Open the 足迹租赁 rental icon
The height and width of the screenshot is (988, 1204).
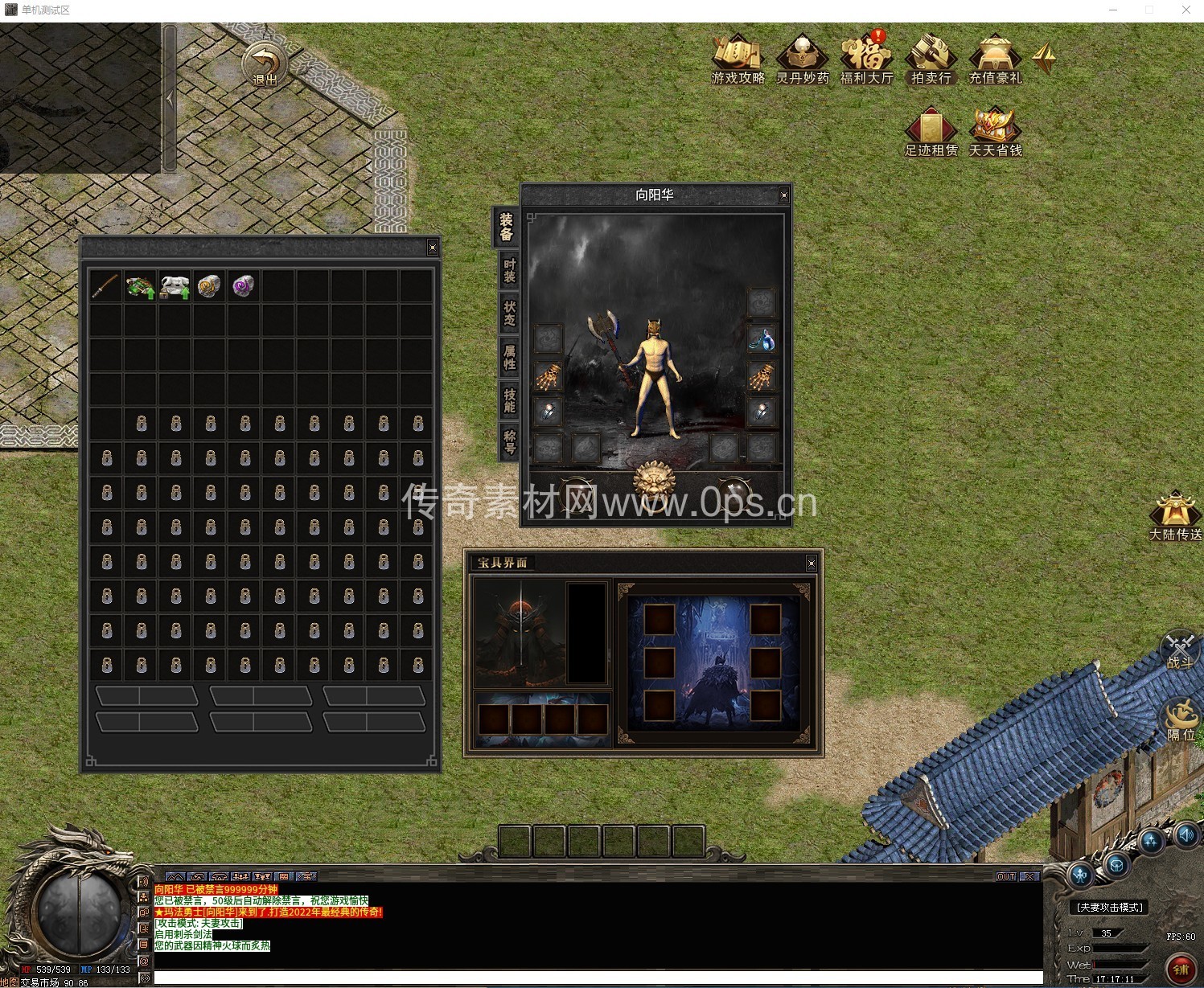(x=931, y=132)
